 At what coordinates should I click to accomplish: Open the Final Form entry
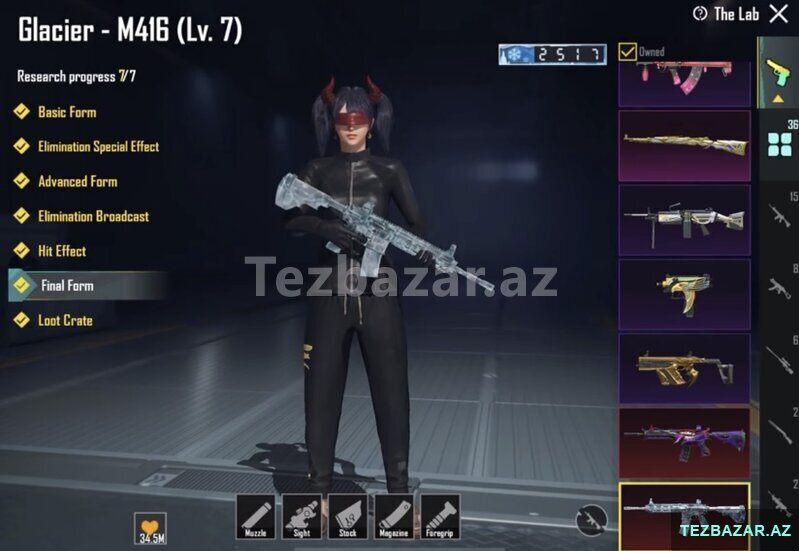pos(67,286)
